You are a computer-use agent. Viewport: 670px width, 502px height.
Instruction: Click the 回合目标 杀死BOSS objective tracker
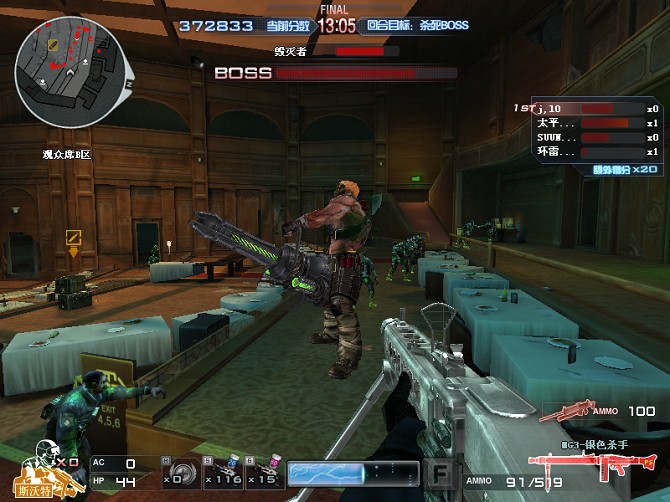click(416, 25)
